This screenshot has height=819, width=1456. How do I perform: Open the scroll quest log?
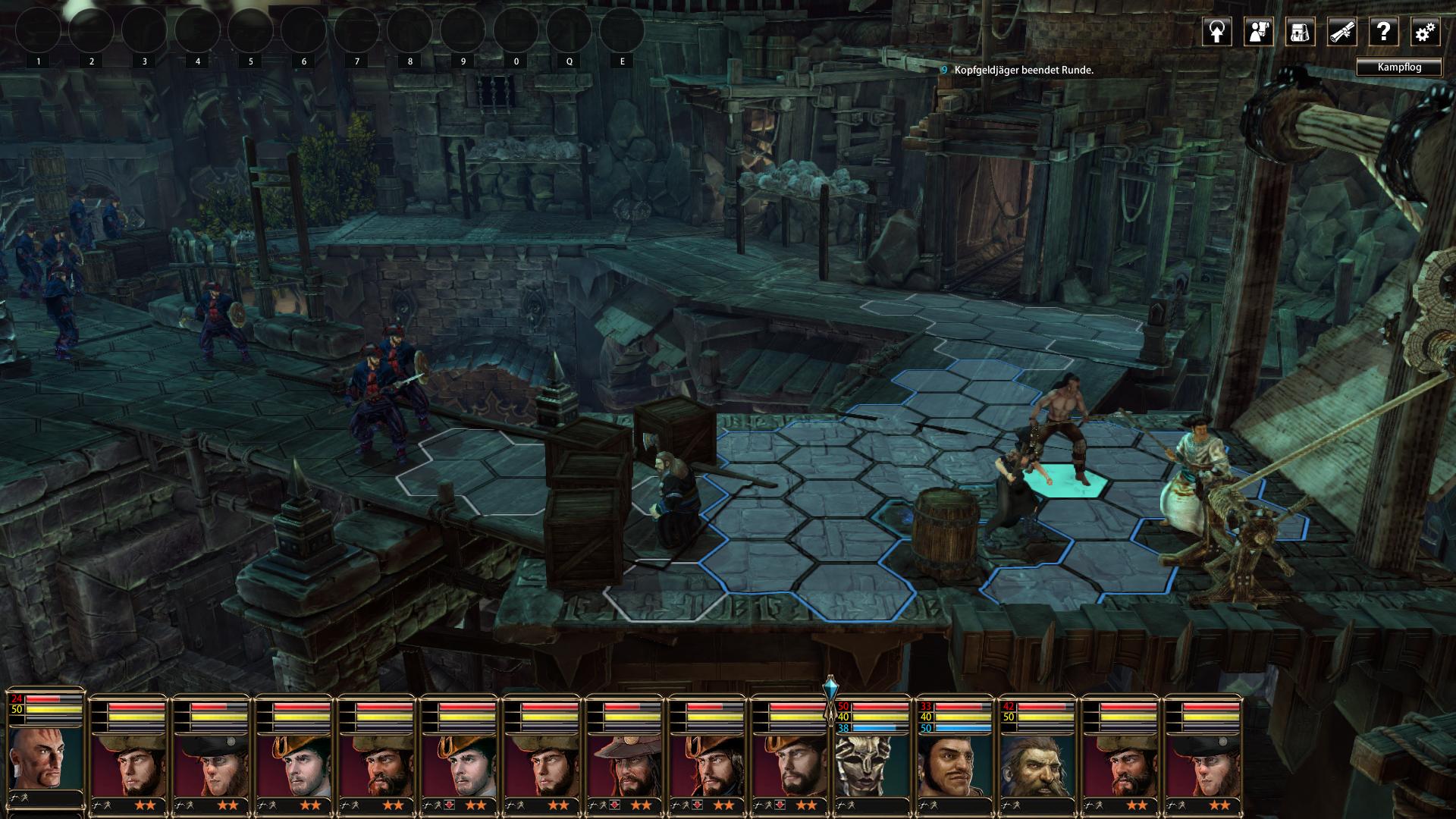[x=1341, y=32]
